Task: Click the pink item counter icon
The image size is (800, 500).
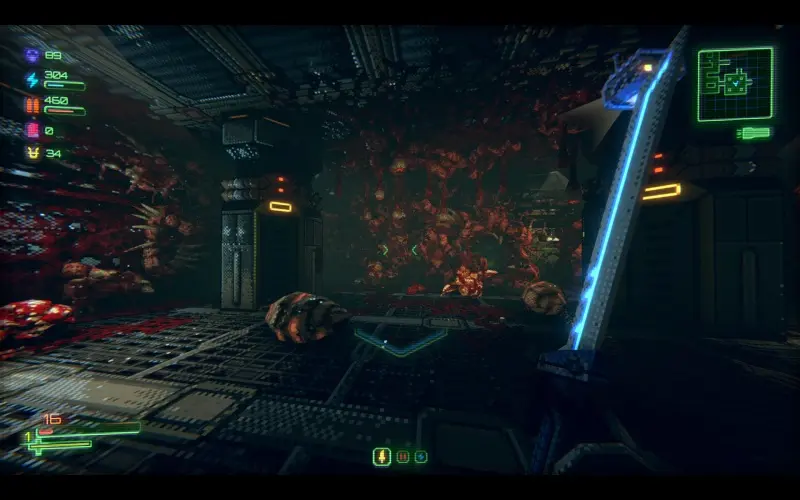Action: (32, 129)
